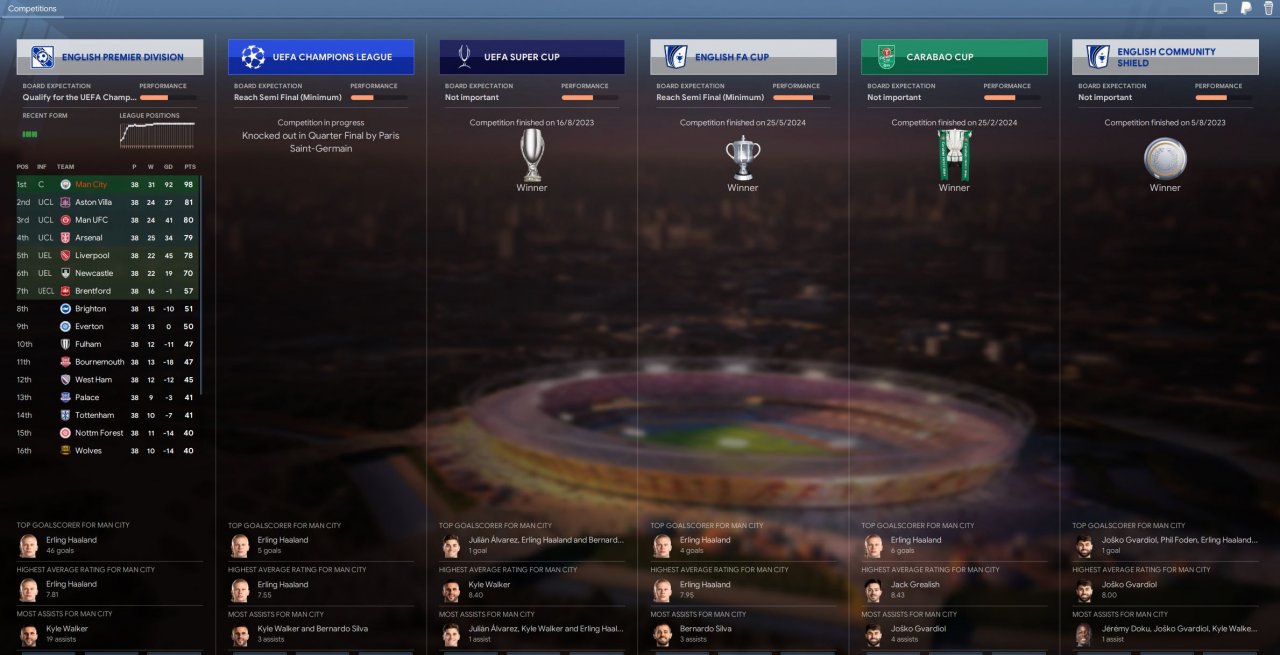Choose Tottenham in the league standings
The image size is (1280, 655).
click(94, 415)
